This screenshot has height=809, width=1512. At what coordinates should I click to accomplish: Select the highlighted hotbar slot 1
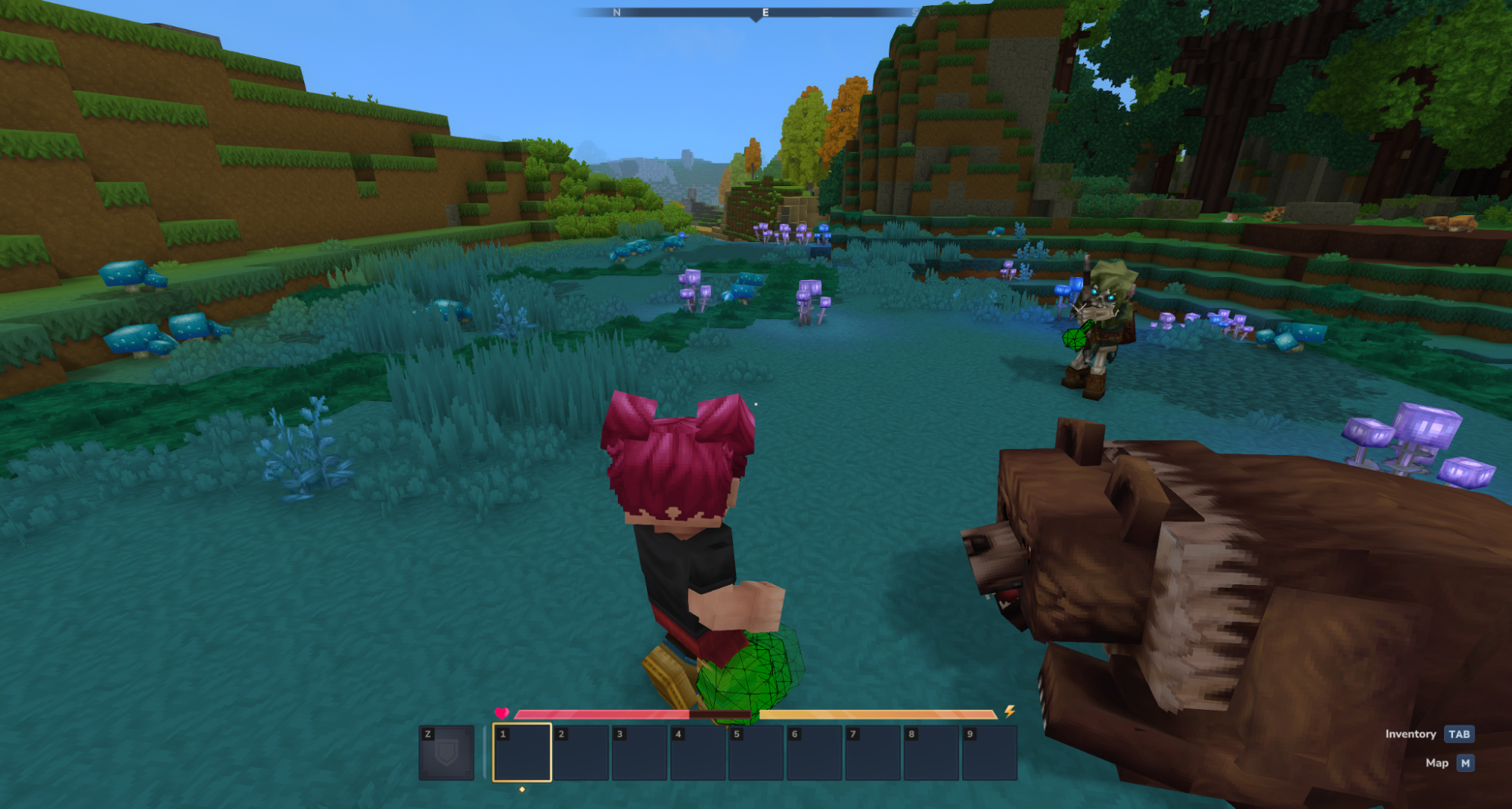click(522, 752)
